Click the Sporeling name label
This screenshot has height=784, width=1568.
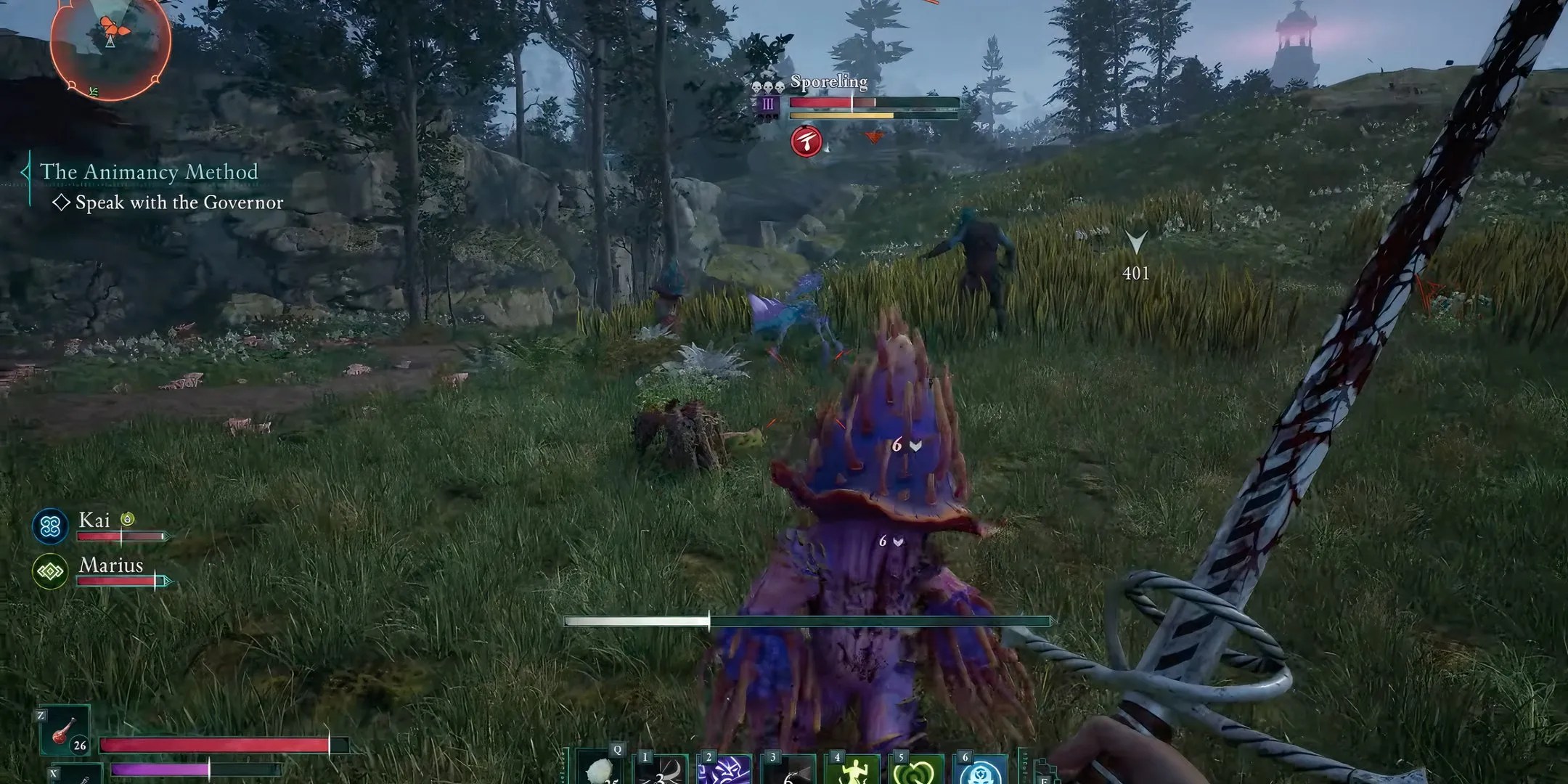(828, 82)
